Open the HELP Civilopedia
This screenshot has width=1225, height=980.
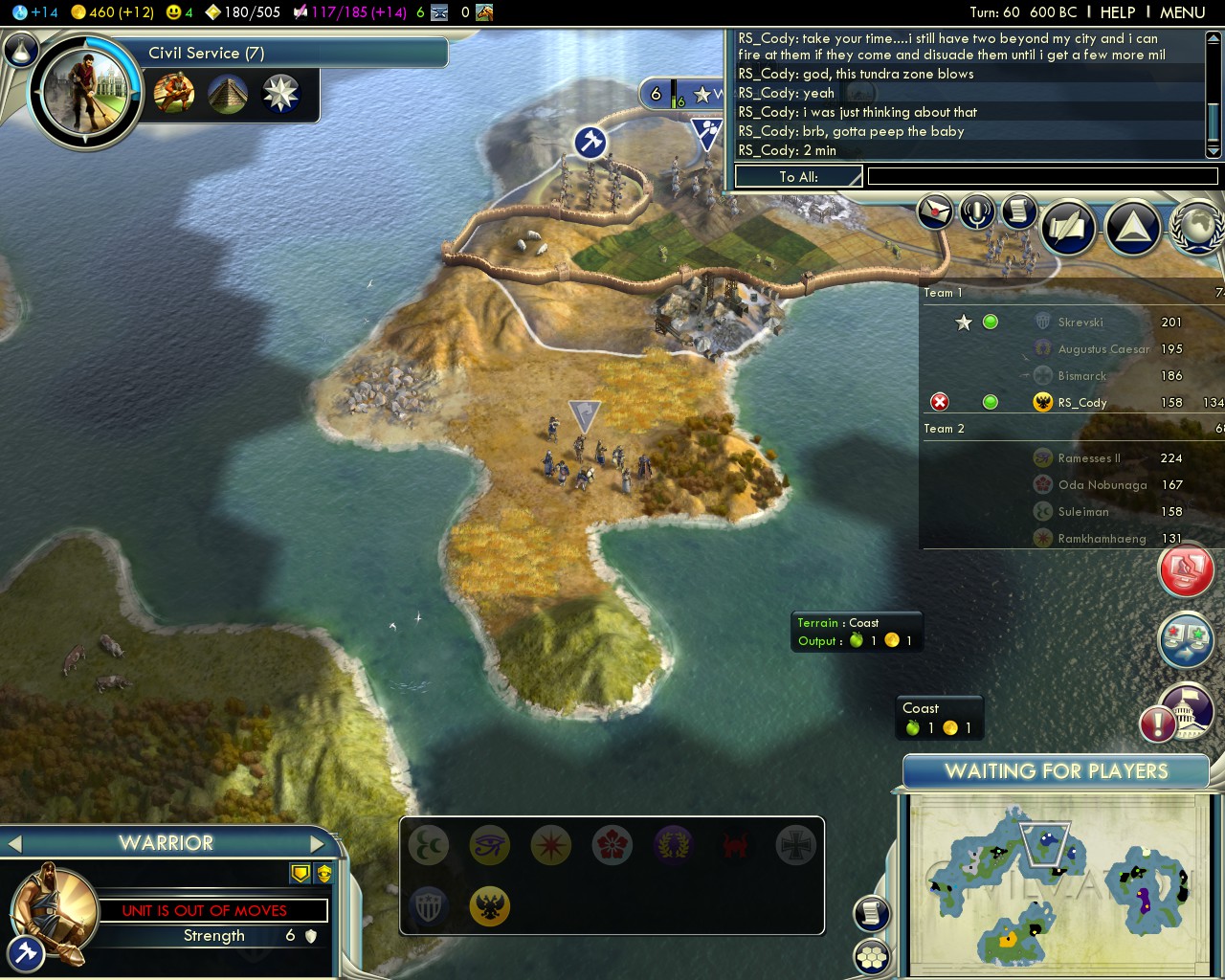pyautogui.click(x=1118, y=12)
